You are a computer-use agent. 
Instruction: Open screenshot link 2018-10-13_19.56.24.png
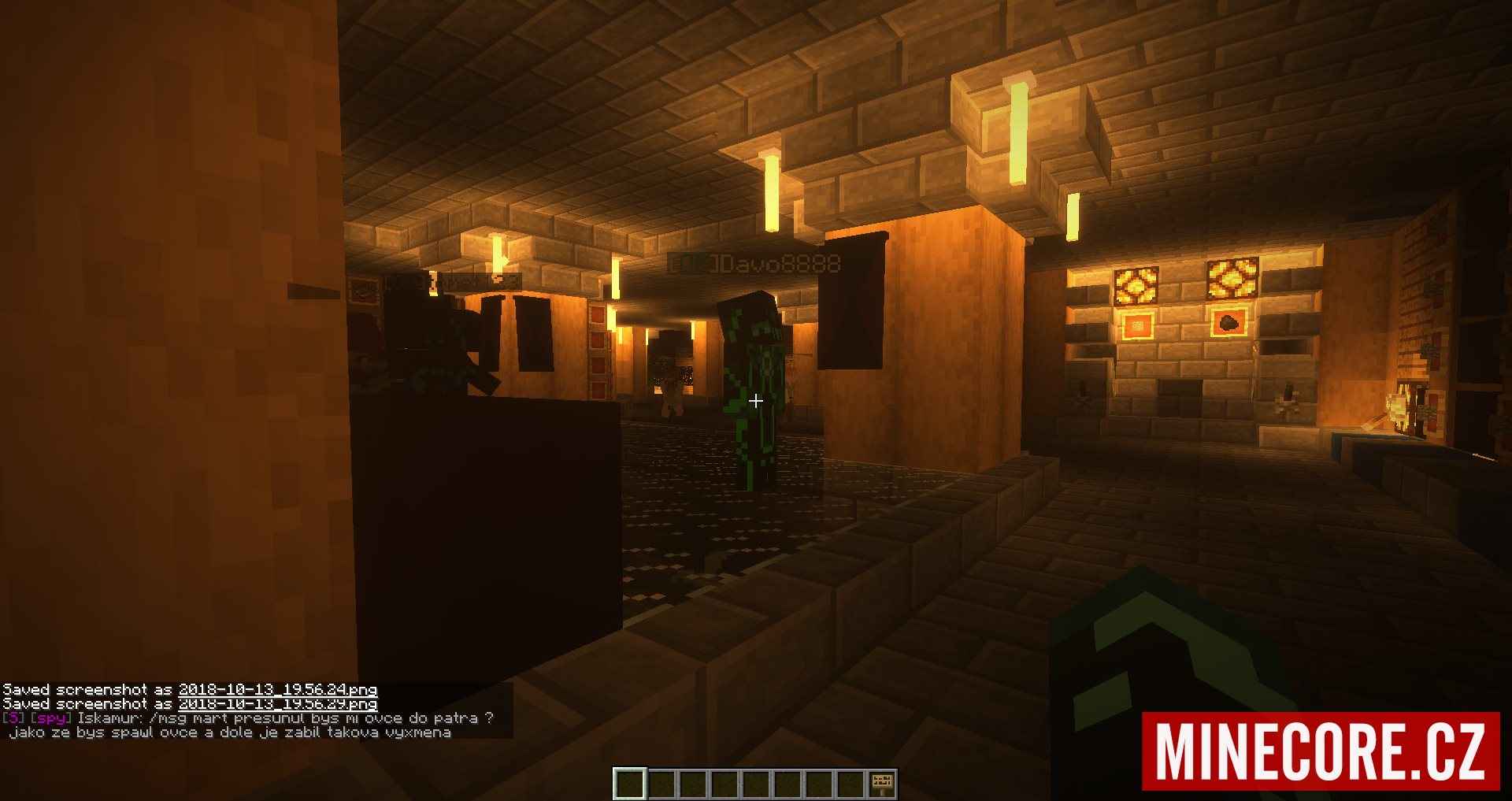pyautogui.click(x=277, y=690)
